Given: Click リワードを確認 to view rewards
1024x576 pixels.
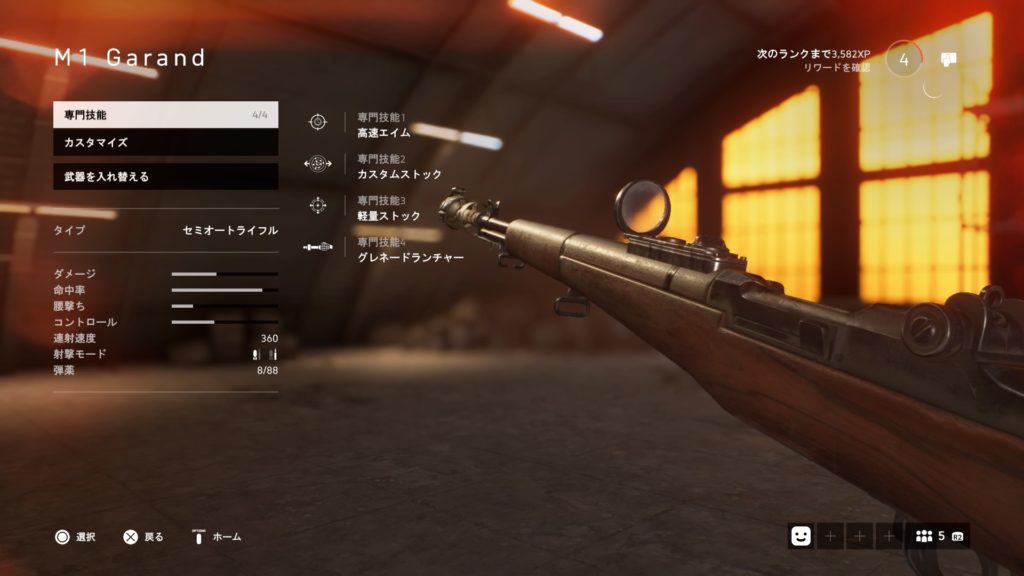Looking at the screenshot, I should [x=837, y=68].
